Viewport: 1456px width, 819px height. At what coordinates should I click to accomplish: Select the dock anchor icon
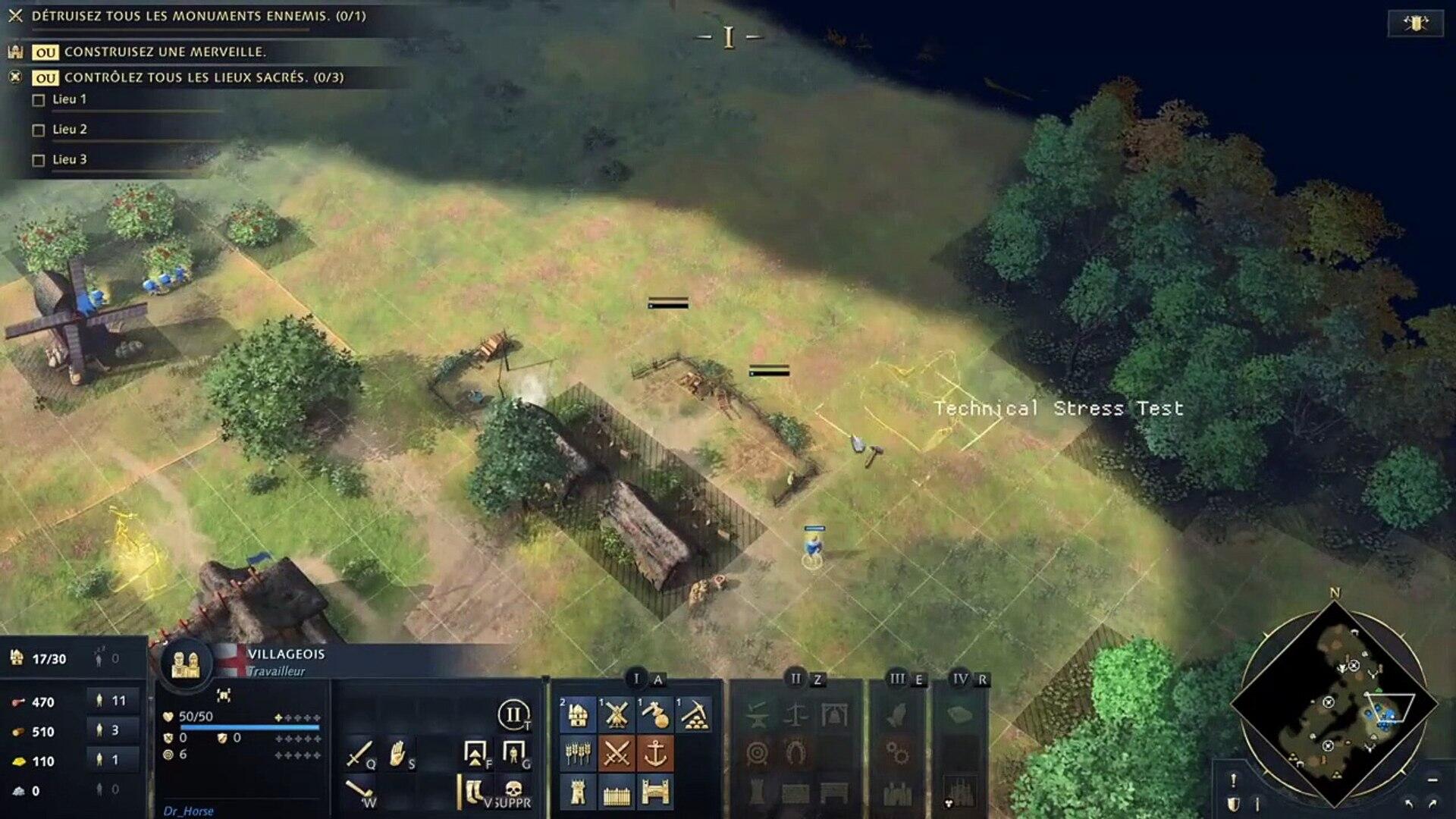point(654,754)
